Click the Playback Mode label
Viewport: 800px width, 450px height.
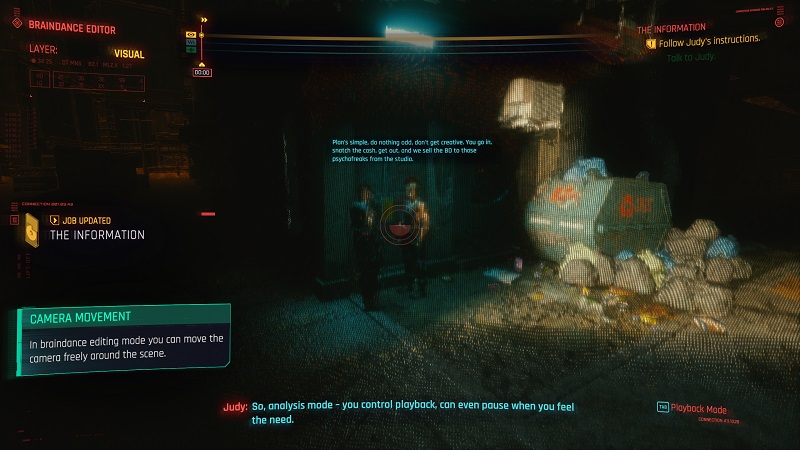pyautogui.click(x=698, y=407)
